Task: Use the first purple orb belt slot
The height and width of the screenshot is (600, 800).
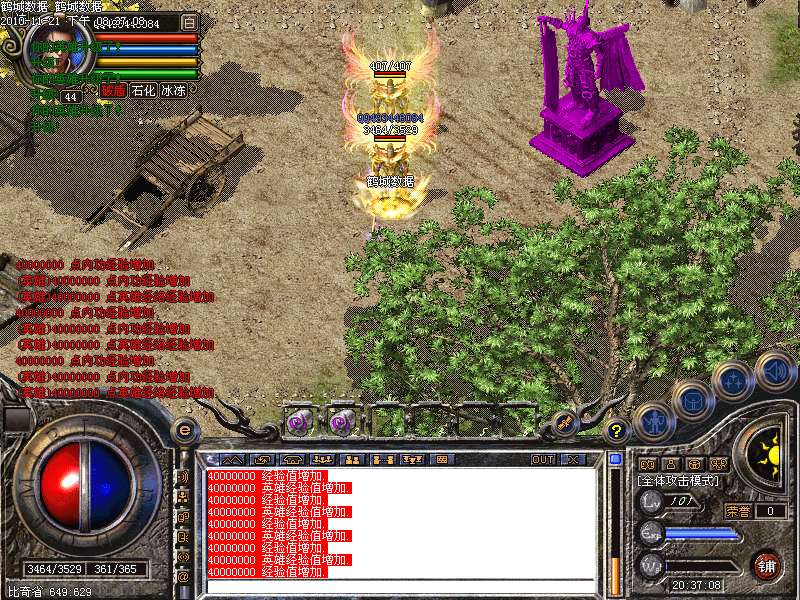Action: coord(299,421)
